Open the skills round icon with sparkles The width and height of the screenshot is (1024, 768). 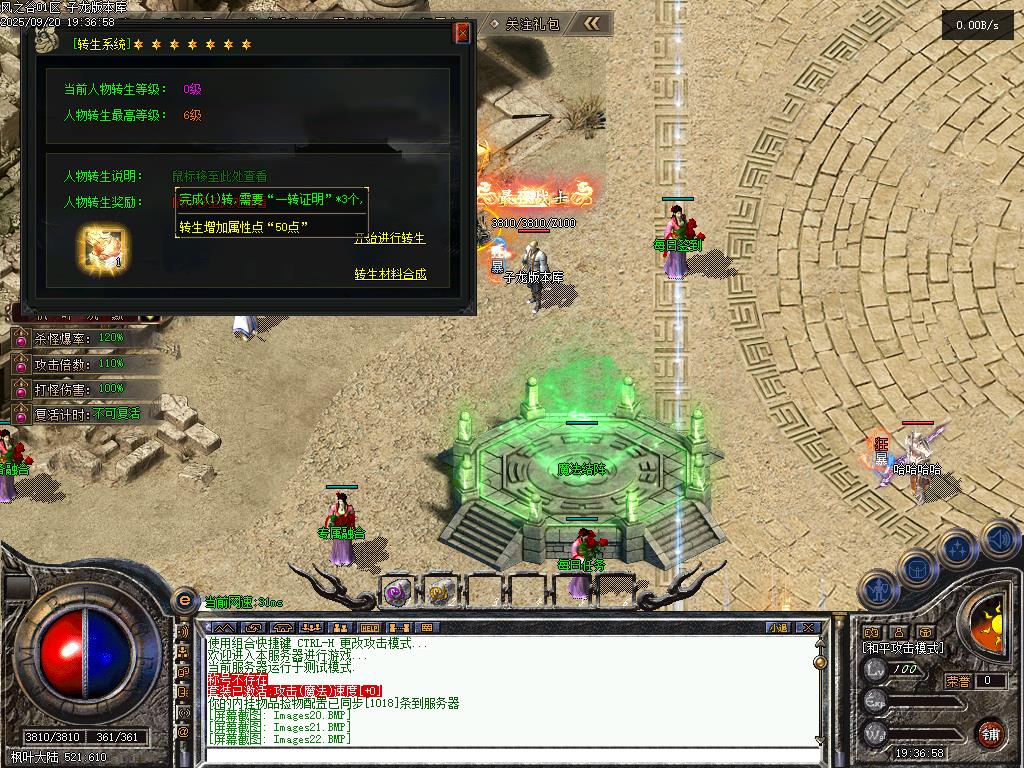[x=958, y=548]
